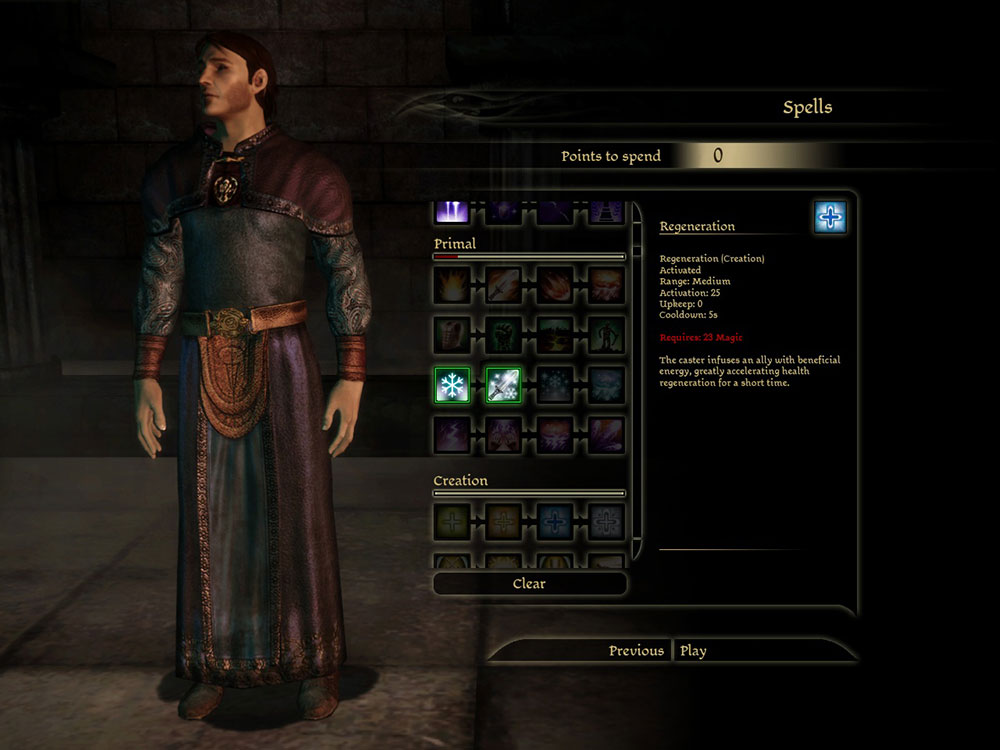
Task: Select the Petrify statue spell
Action: pyautogui.click(x=606, y=335)
